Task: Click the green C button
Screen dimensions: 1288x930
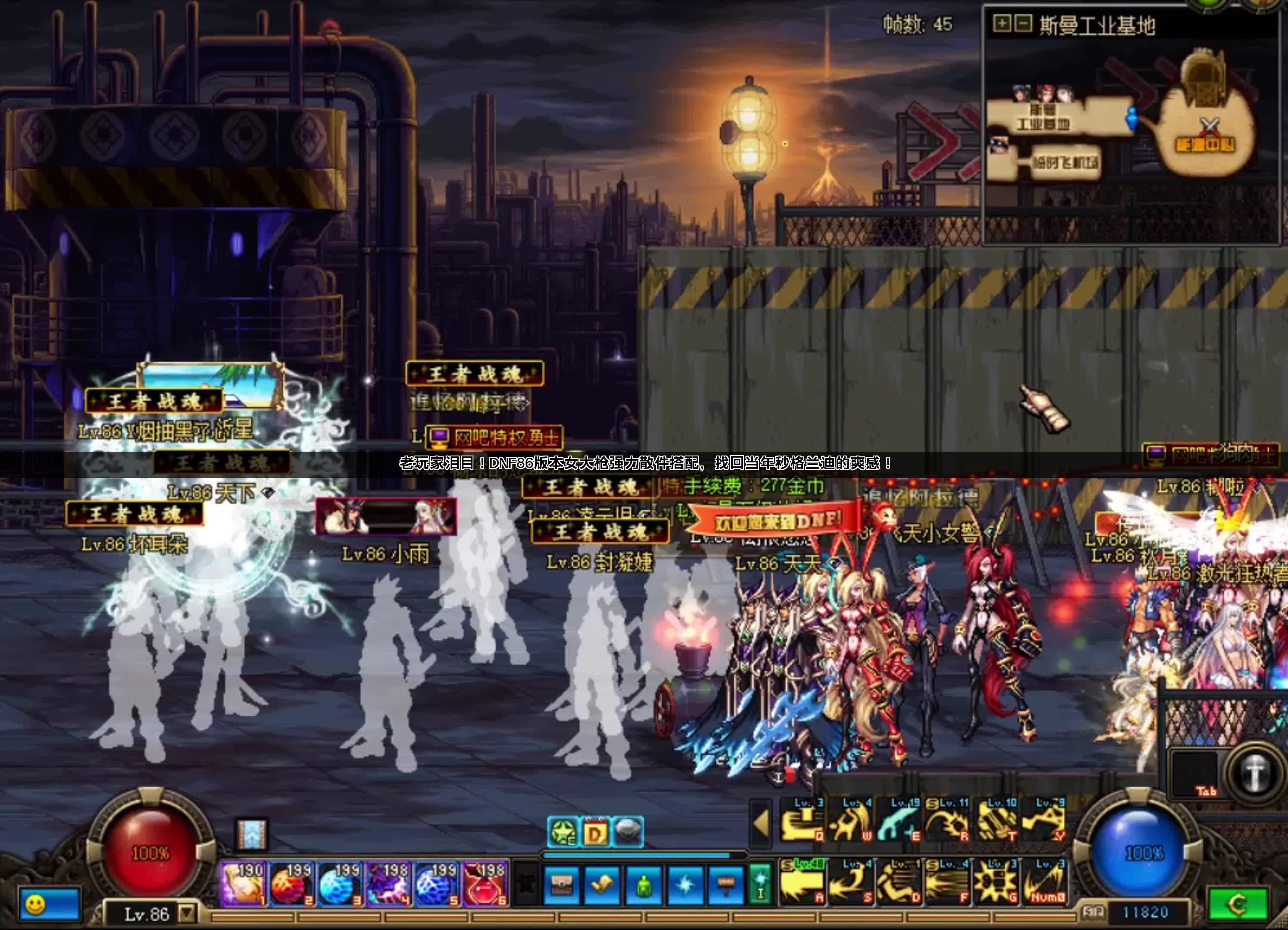Action: 1238,904
